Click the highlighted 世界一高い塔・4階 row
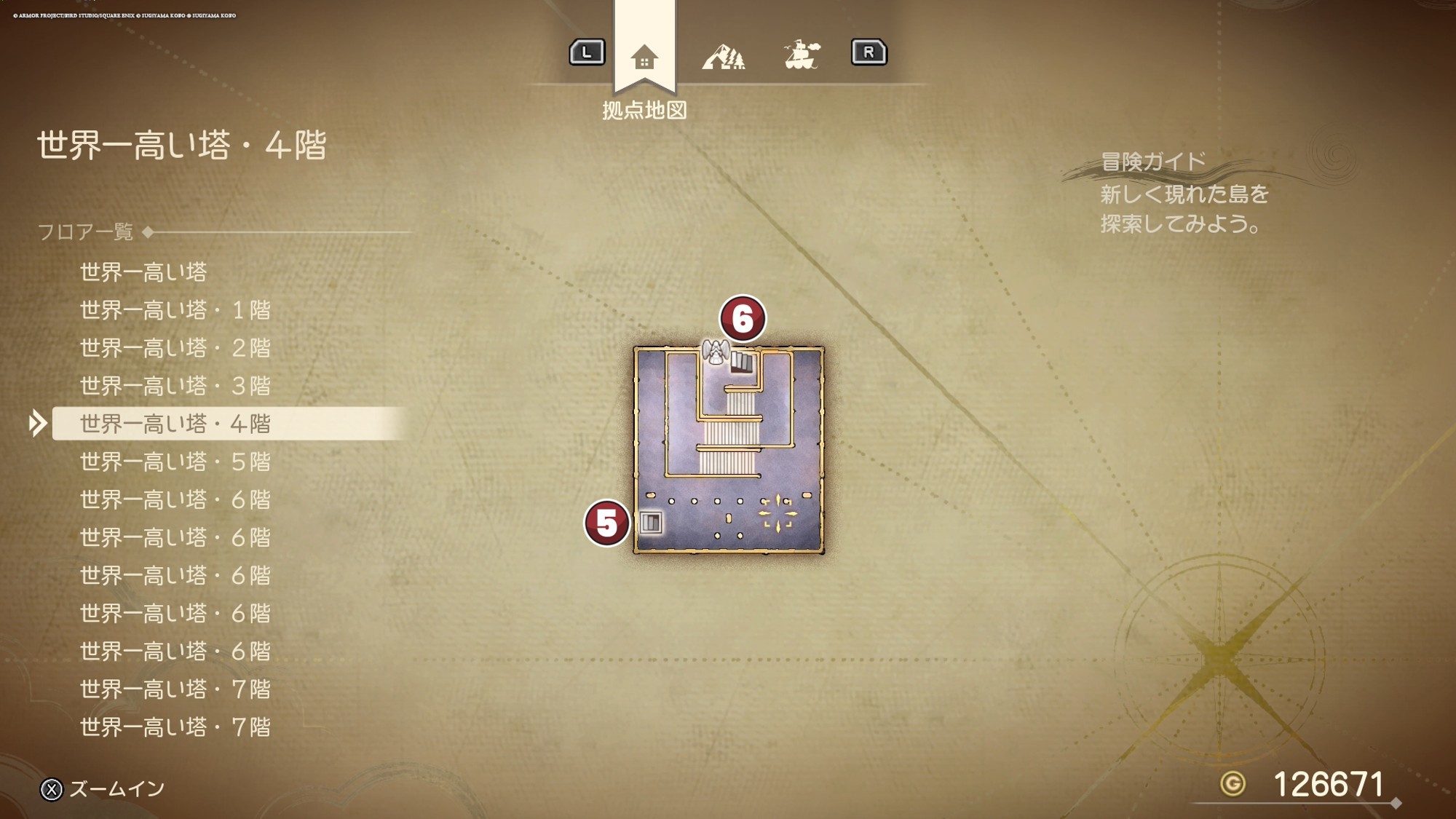Image resolution: width=1456 pixels, height=819 pixels. pos(175,424)
